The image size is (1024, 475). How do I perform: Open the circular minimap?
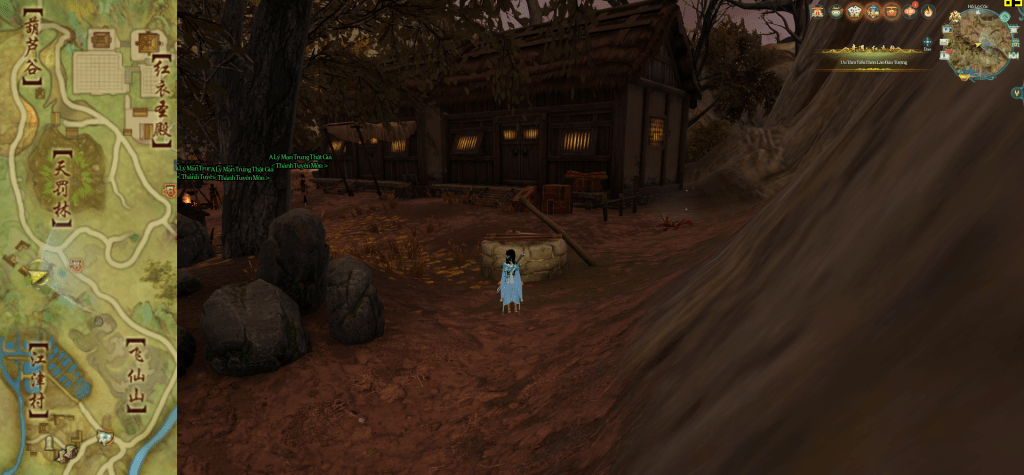(976, 42)
